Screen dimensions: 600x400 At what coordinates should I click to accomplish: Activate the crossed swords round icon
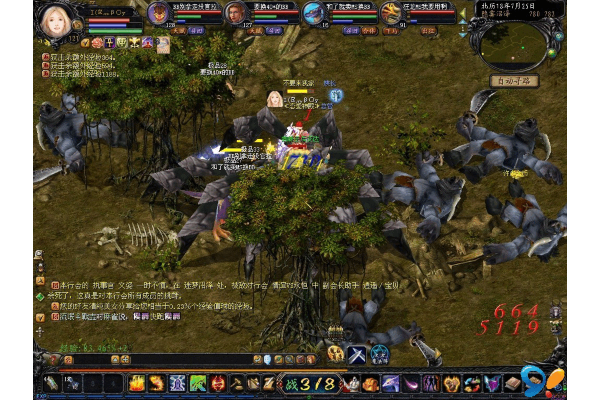357,353
